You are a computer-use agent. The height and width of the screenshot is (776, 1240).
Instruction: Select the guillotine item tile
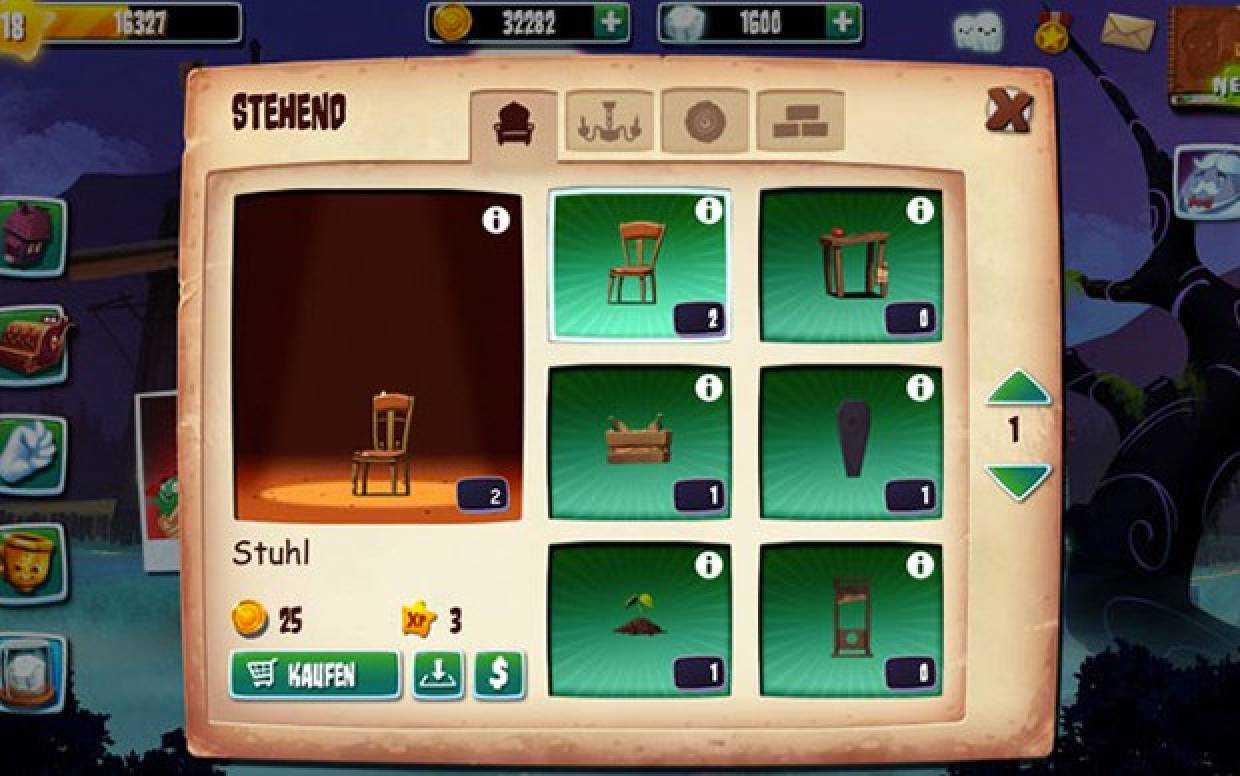click(x=850, y=620)
